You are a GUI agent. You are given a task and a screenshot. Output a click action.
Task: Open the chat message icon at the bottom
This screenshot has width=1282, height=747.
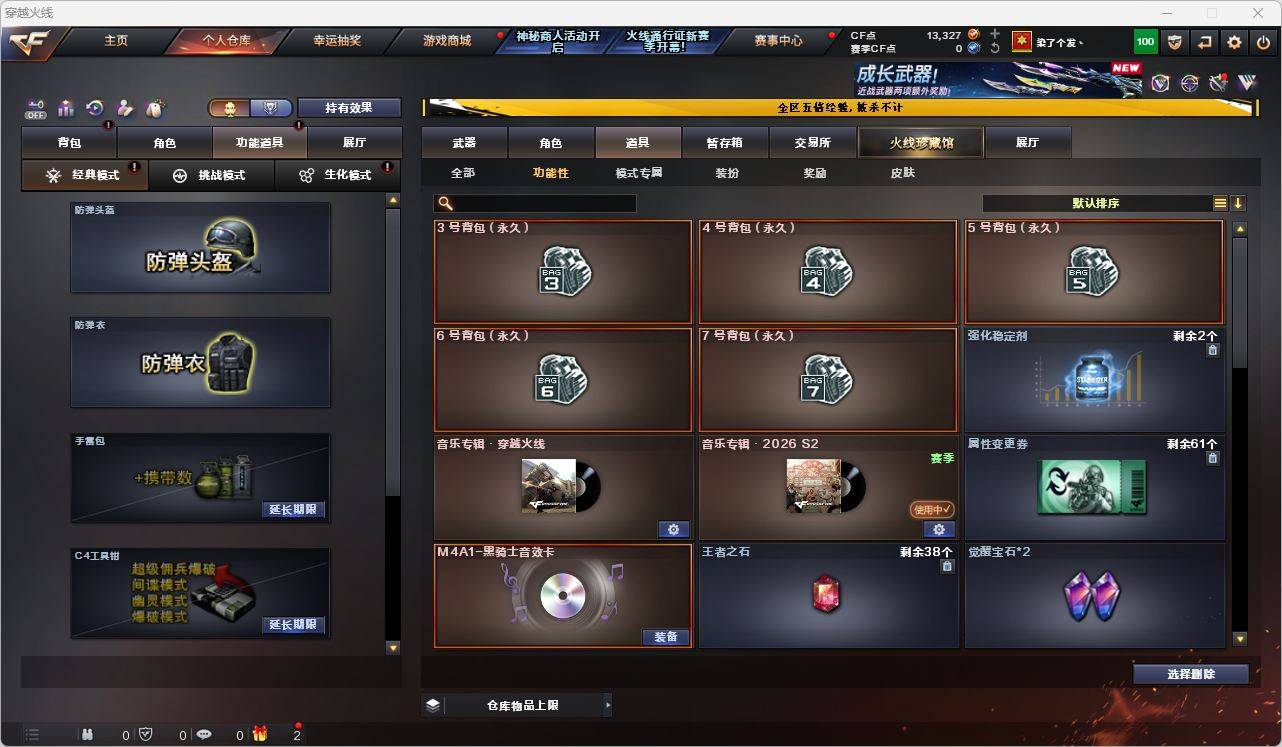click(204, 734)
